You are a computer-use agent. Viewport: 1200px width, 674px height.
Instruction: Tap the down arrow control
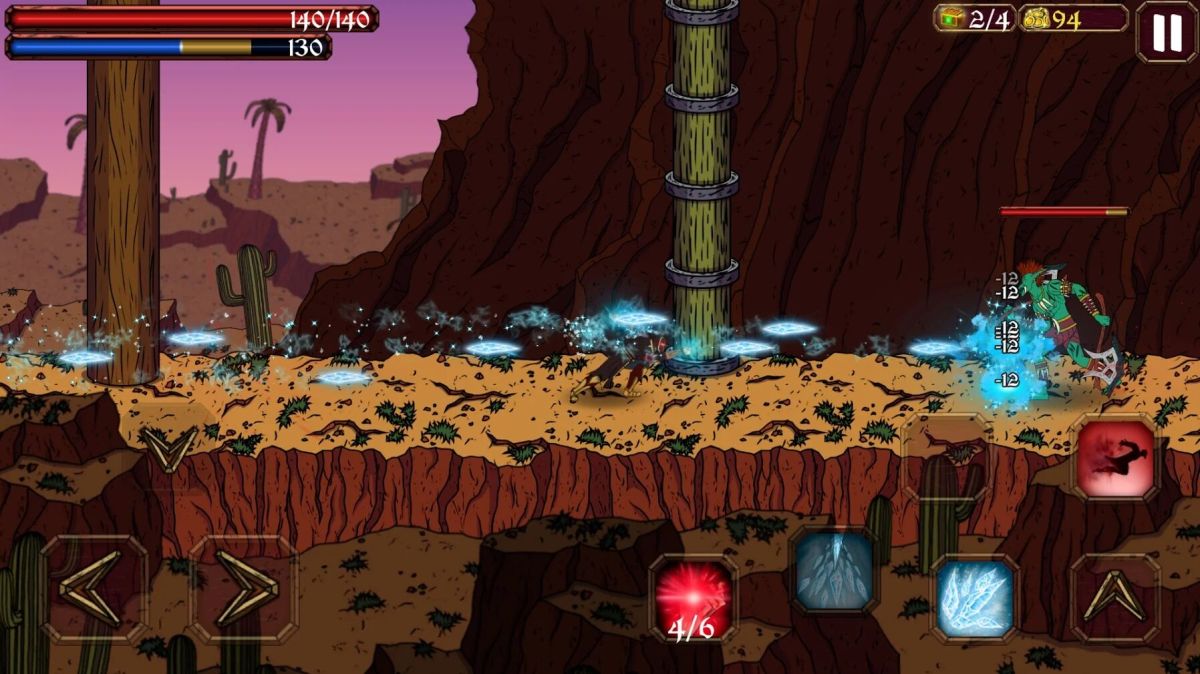166,447
